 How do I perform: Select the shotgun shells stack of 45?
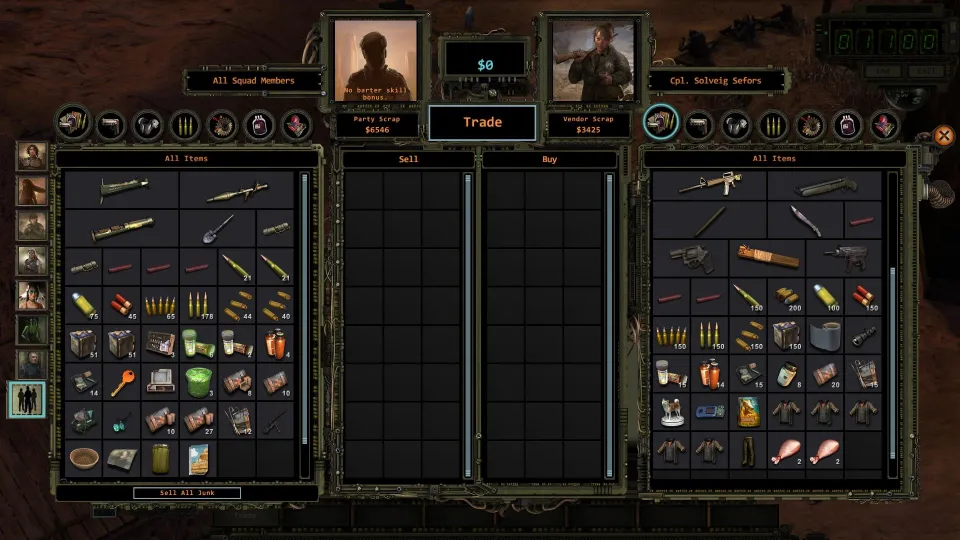coord(122,304)
